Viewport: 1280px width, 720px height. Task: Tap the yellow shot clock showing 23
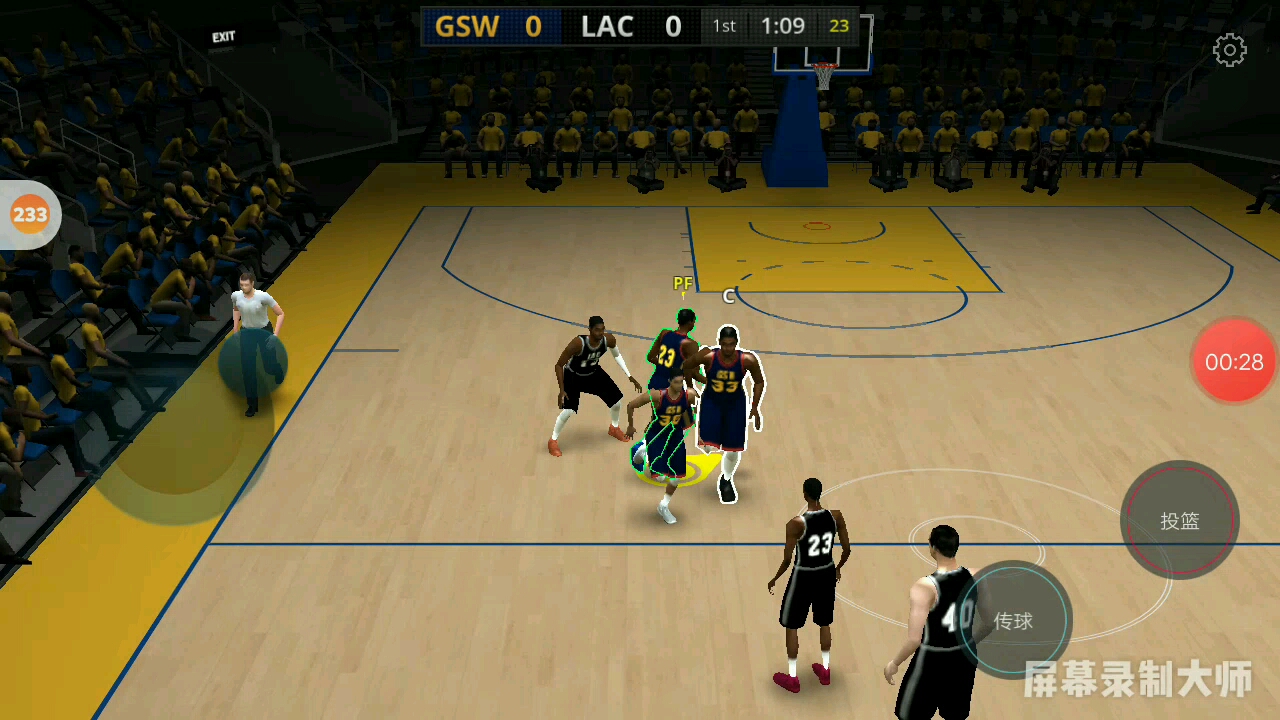pyautogui.click(x=841, y=27)
